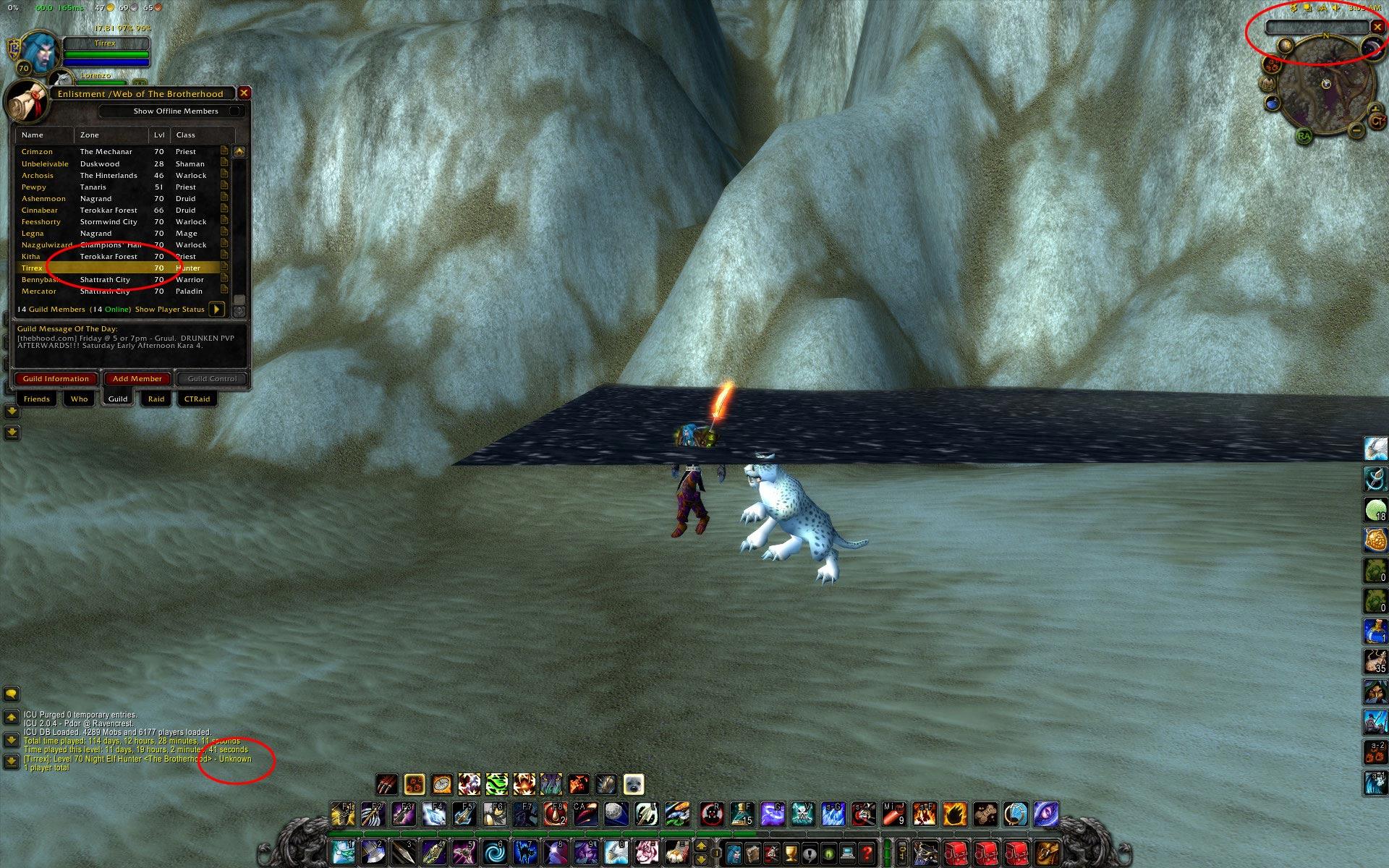The width and height of the screenshot is (1389, 868).
Task: Switch to the Who tab
Action: (79, 399)
